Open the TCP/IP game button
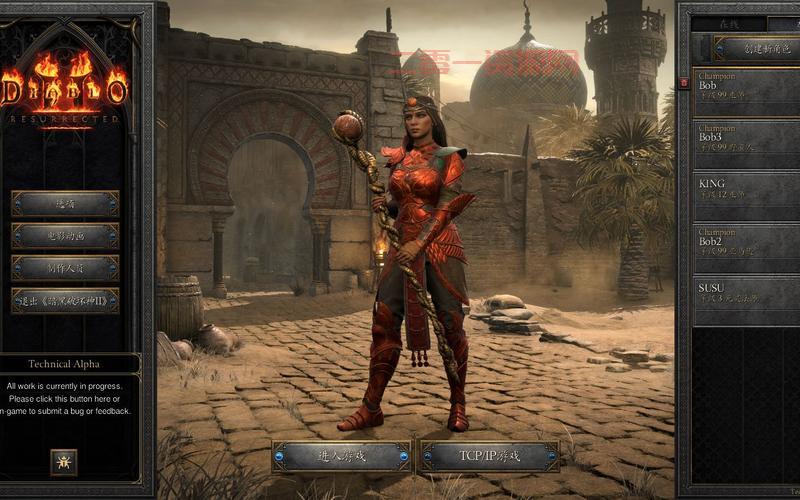Screen dimensions: 800x500 coord(489,456)
